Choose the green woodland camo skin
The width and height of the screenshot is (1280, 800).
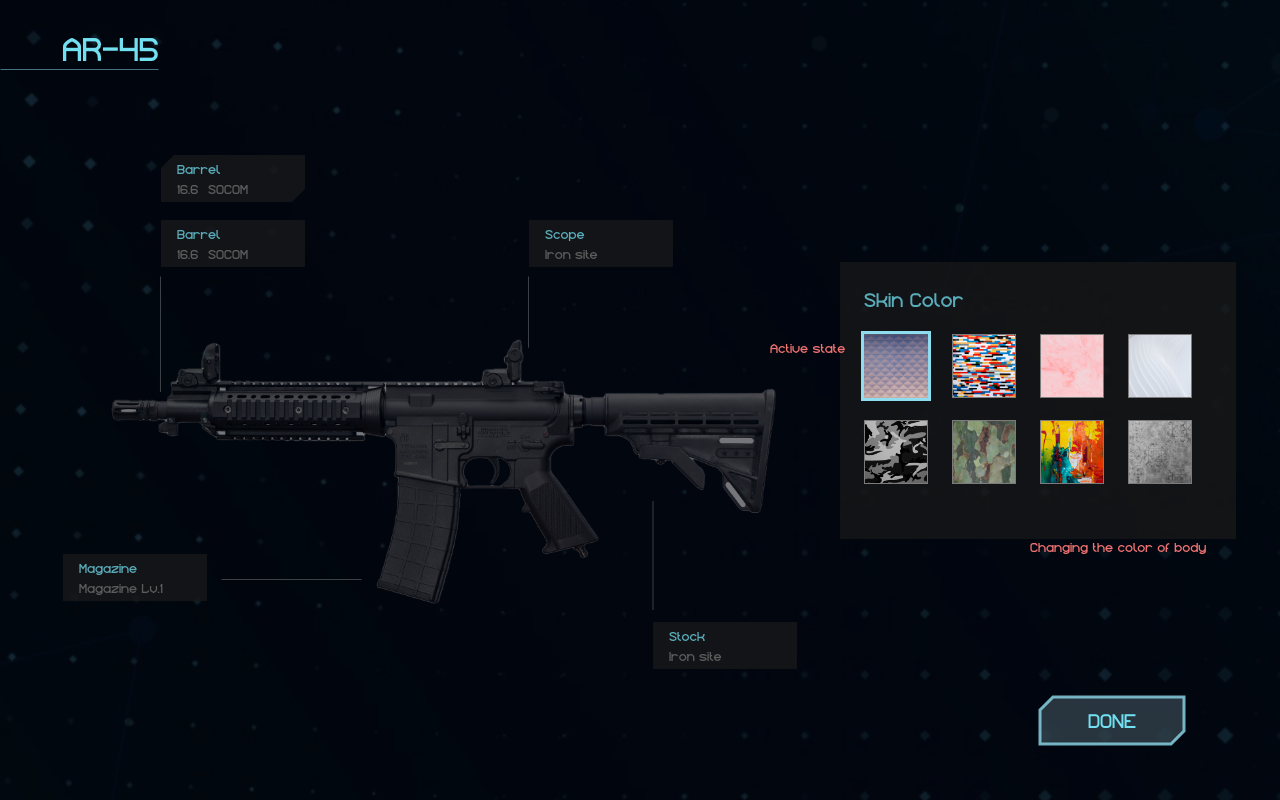point(984,452)
